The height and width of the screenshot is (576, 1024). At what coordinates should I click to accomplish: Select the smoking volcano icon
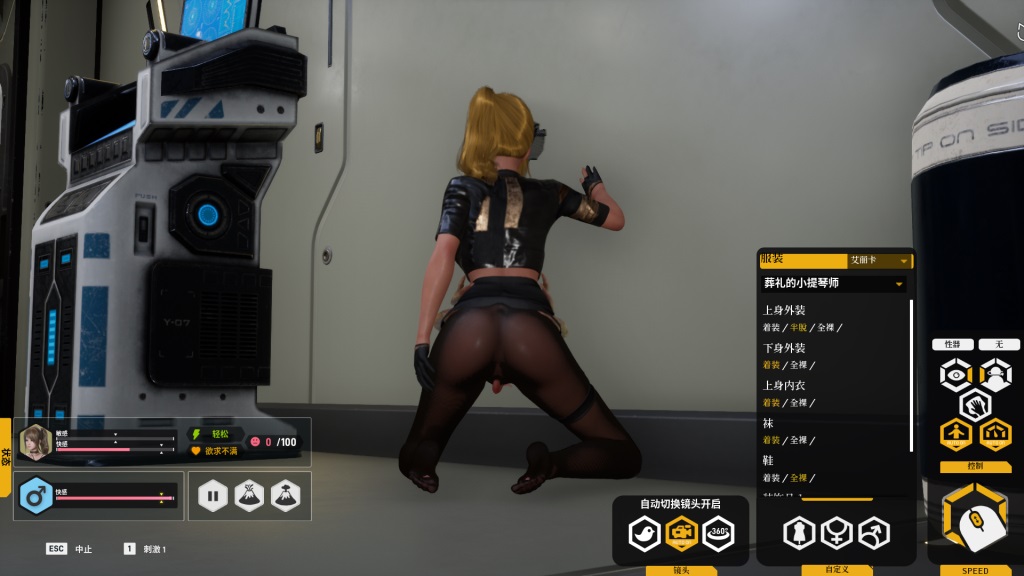tap(285, 495)
